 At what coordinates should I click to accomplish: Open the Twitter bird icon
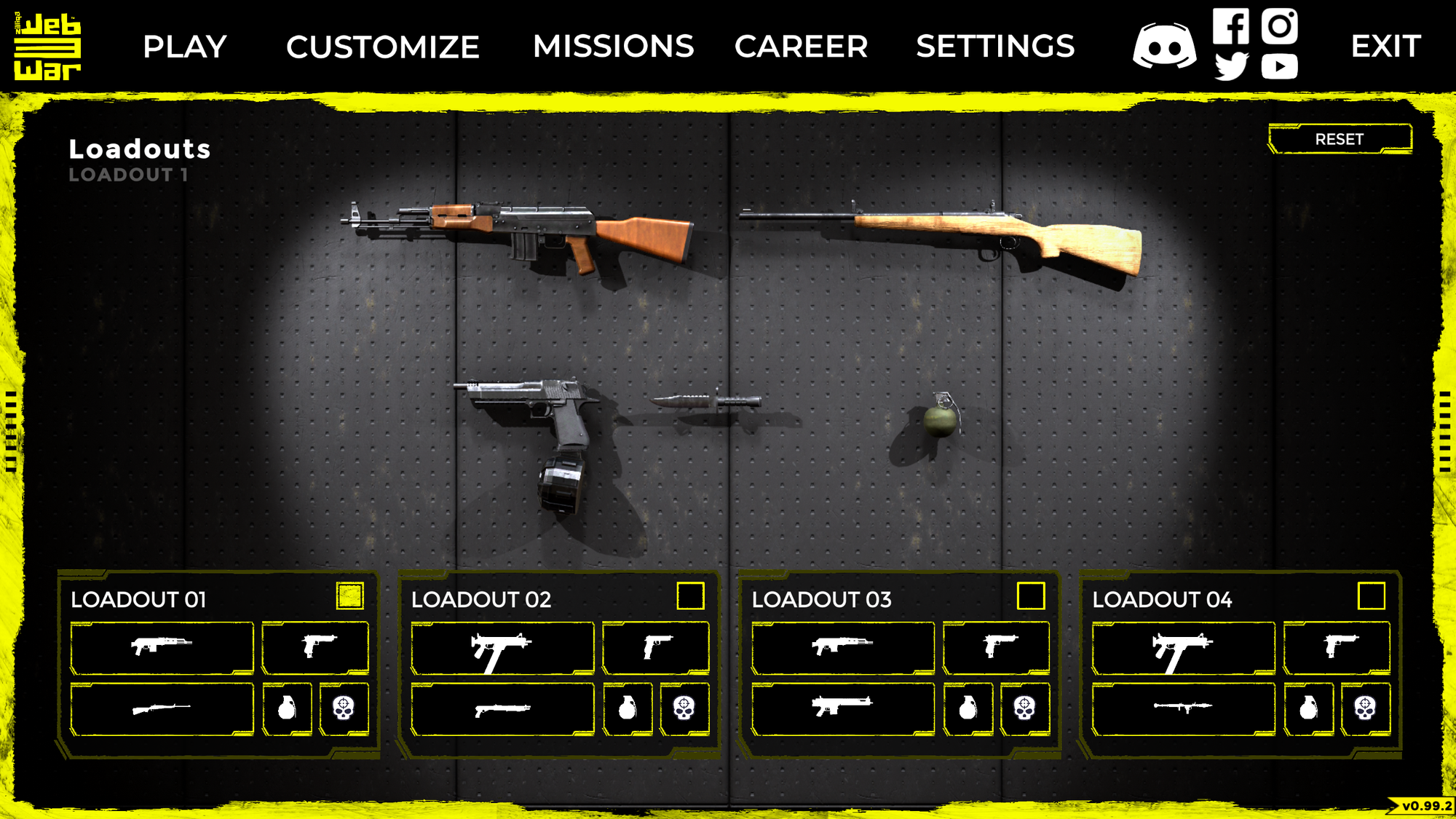1231,67
